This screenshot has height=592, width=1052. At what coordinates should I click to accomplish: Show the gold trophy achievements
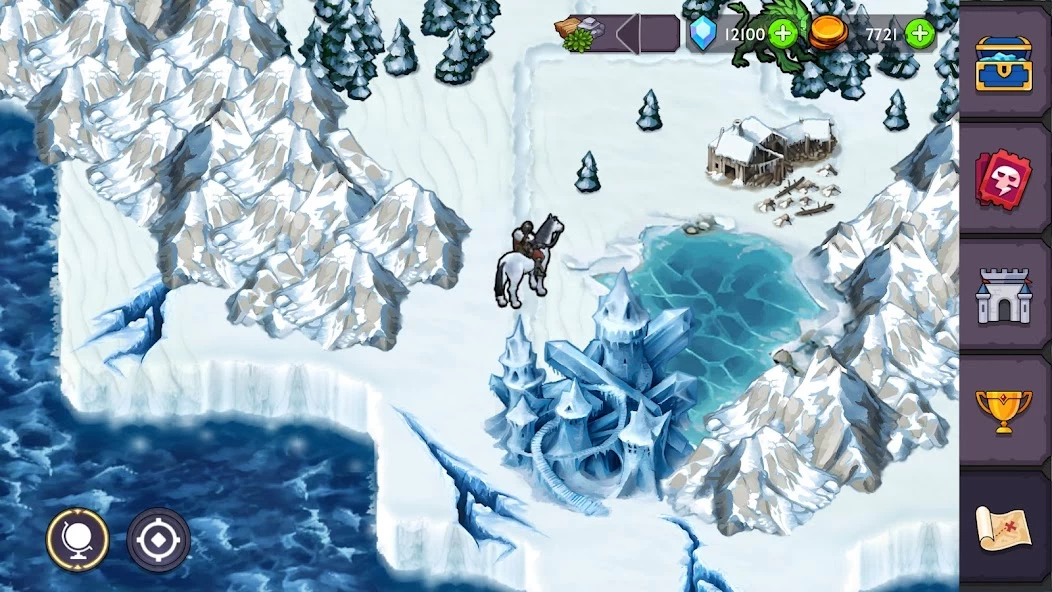click(x=1003, y=411)
